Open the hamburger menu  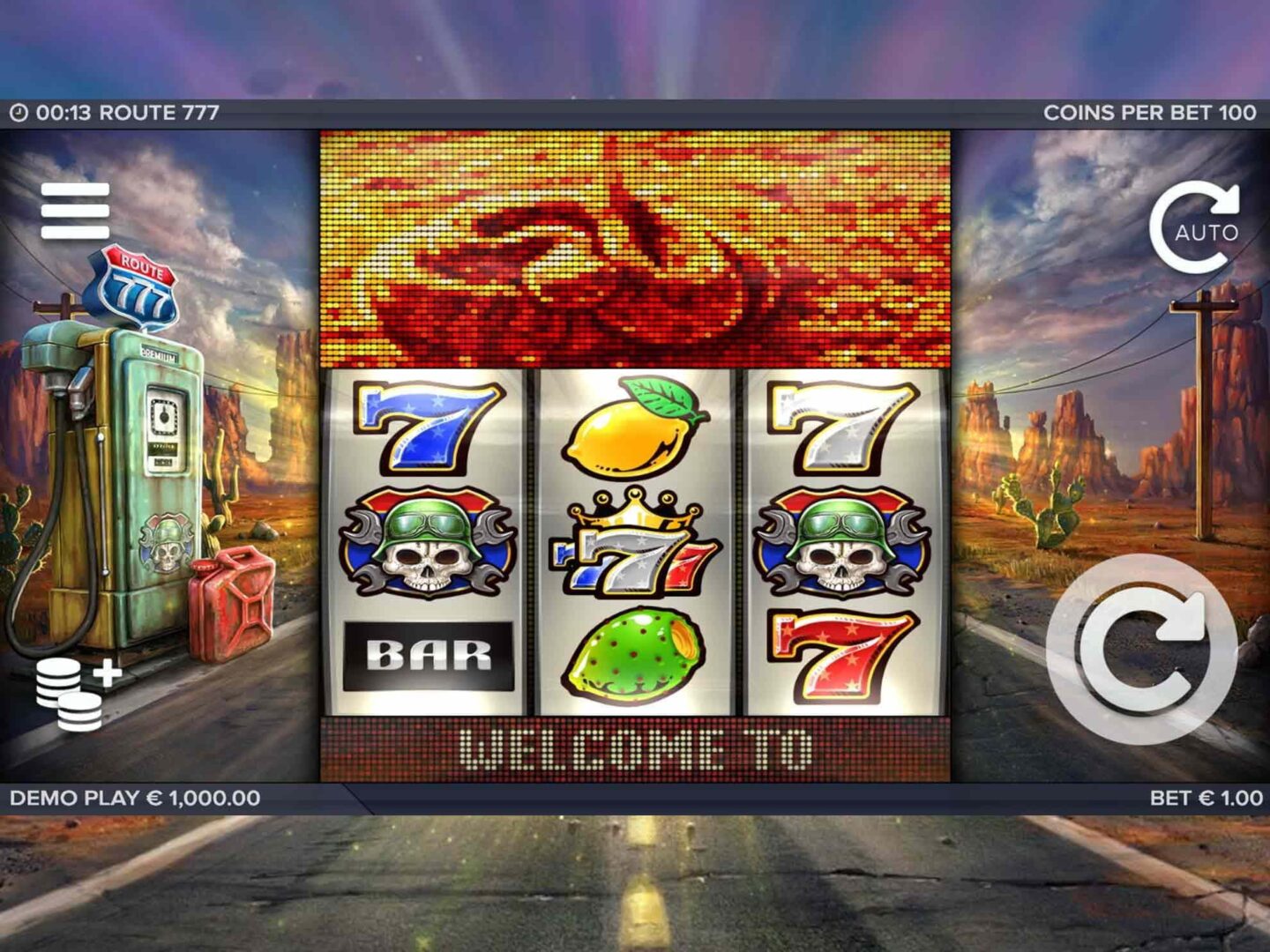(75, 211)
